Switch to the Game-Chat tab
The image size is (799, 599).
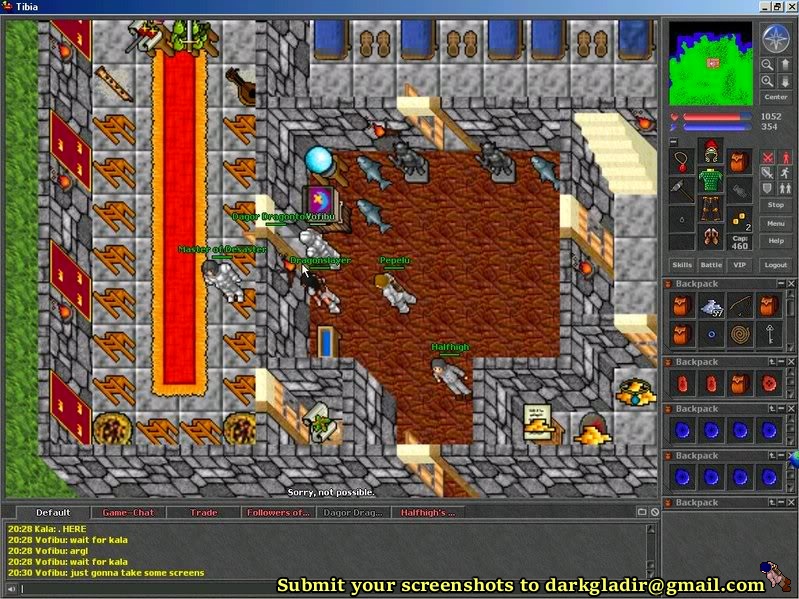pyautogui.click(x=128, y=512)
